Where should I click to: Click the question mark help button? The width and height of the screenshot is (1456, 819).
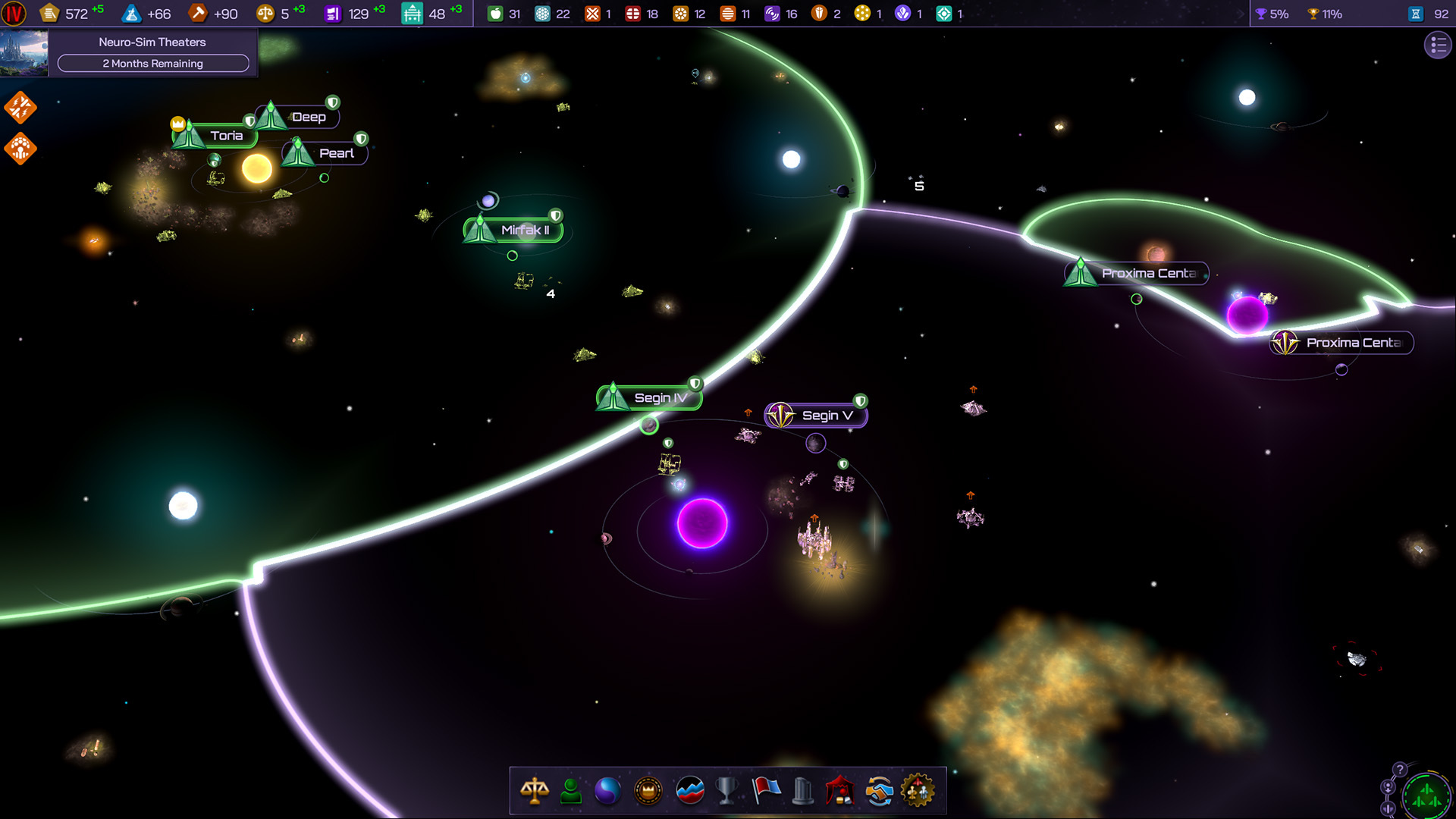tap(1400, 770)
